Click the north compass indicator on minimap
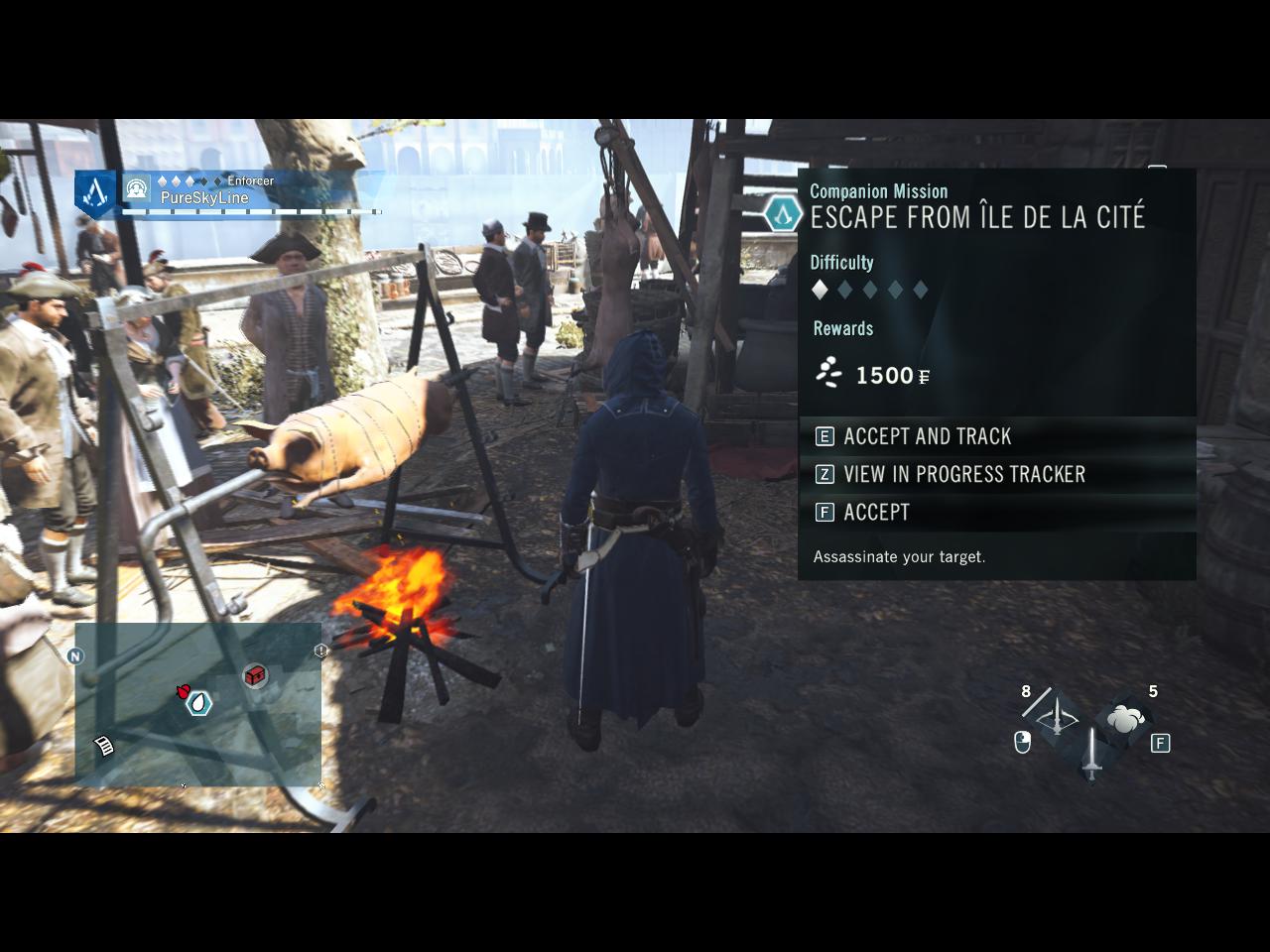The height and width of the screenshot is (952, 1270). [75, 655]
